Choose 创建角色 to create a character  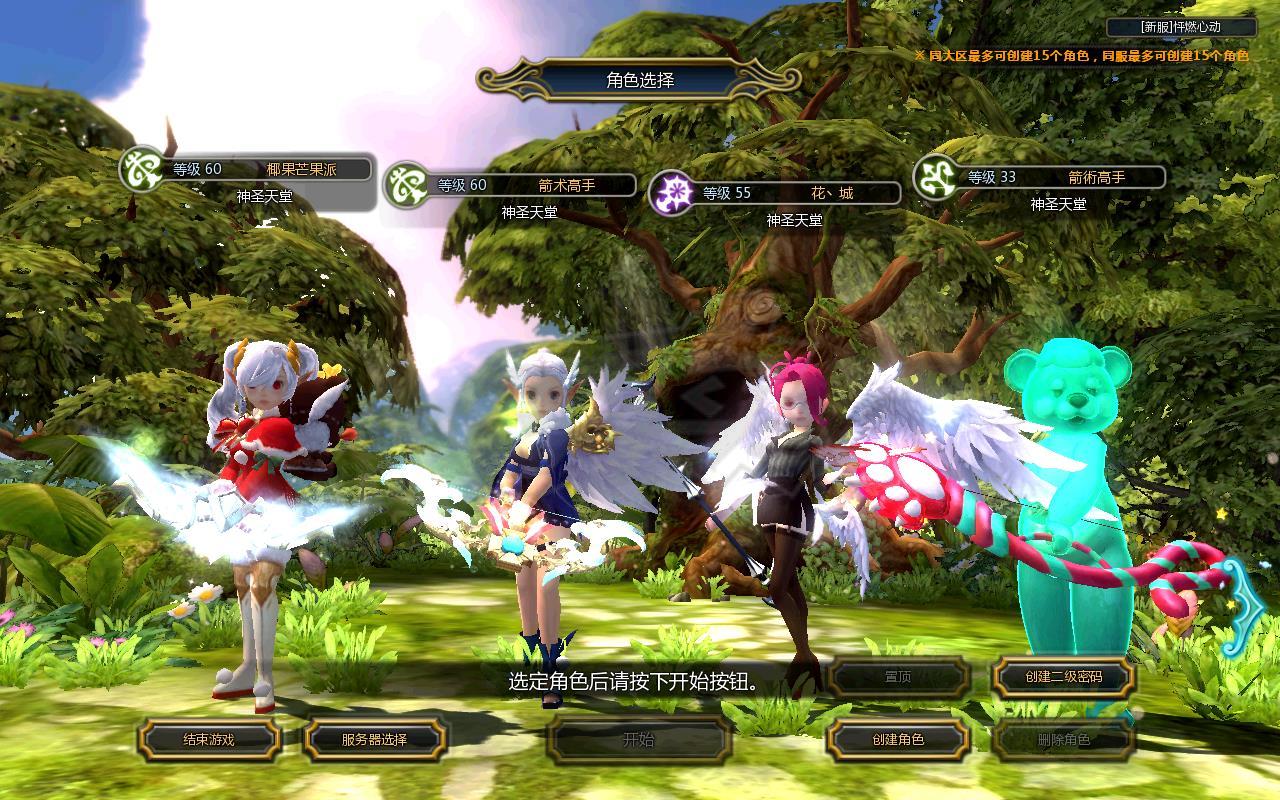[x=897, y=740]
